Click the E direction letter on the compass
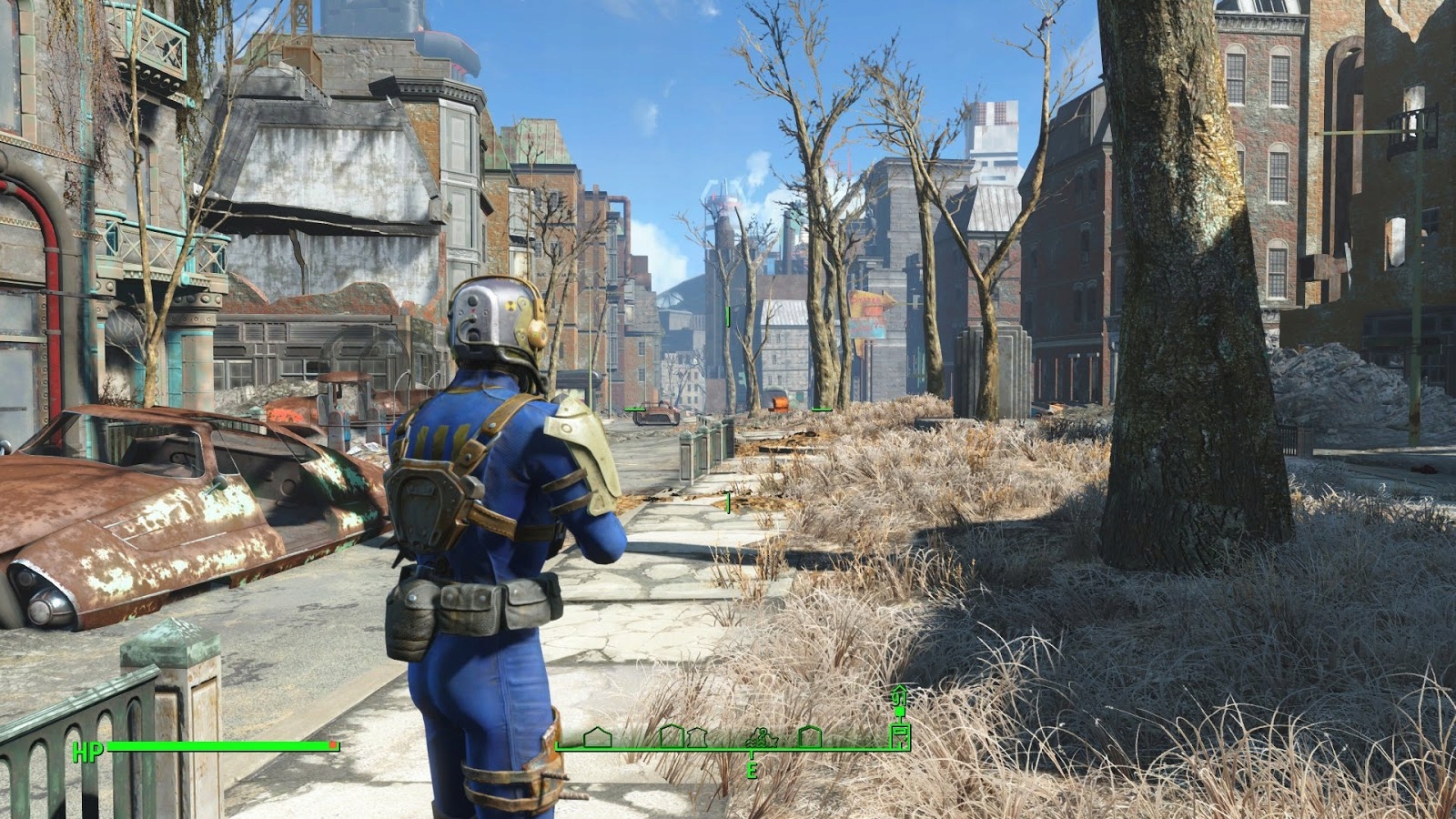 pos(752,770)
